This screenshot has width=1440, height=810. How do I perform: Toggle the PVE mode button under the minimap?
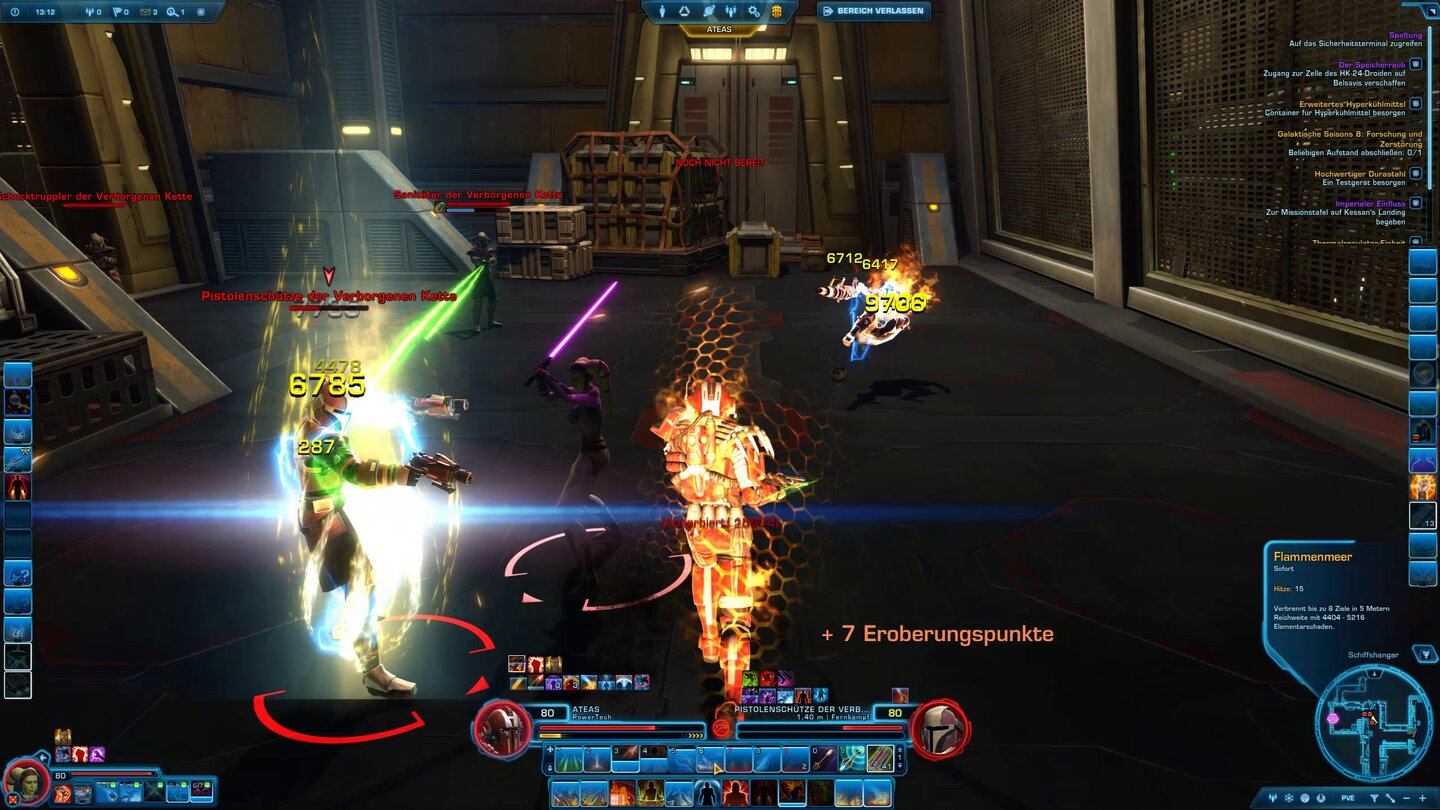pos(1348,798)
